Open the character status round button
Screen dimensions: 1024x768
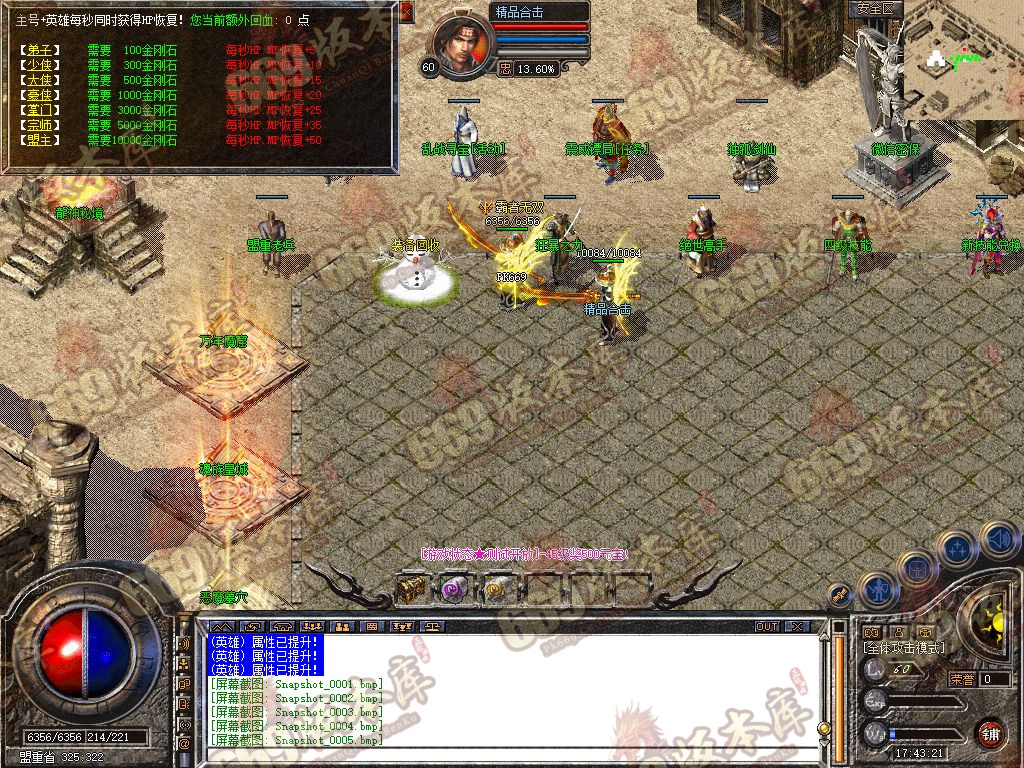click(876, 590)
